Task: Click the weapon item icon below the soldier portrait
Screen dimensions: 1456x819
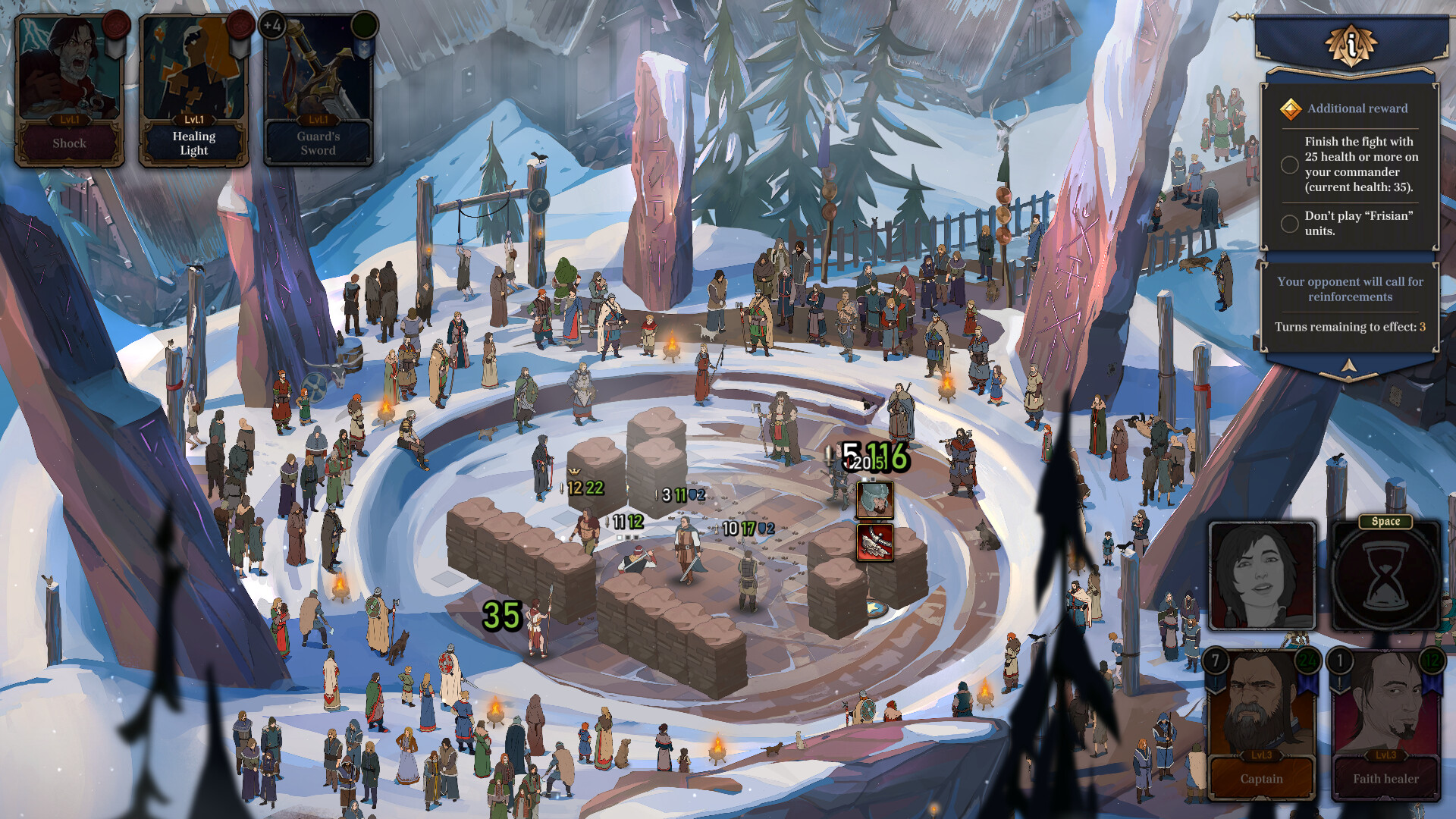Action: pyautogui.click(x=874, y=542)
